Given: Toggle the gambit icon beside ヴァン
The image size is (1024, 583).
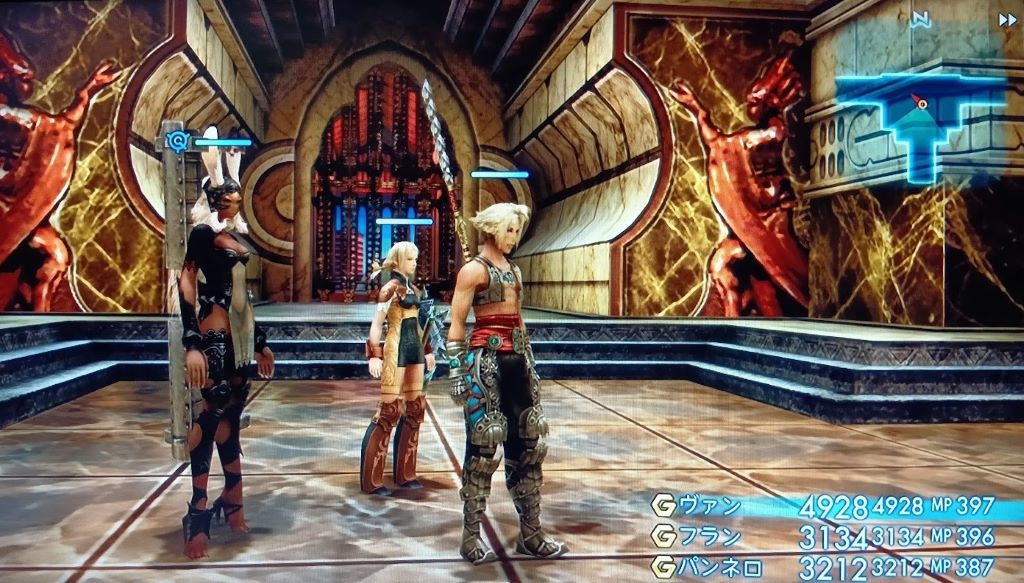Looking at the screenshot, I should [661, 505].
